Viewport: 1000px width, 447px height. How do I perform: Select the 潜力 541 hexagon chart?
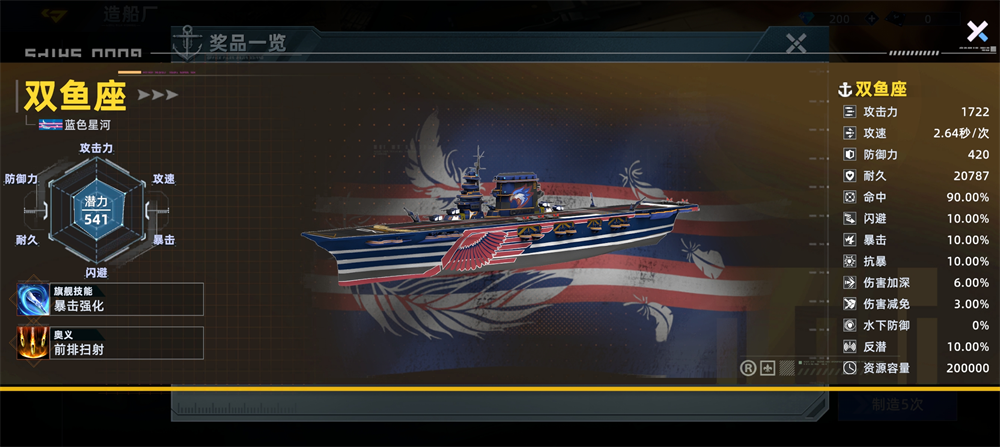pos(96,211)
